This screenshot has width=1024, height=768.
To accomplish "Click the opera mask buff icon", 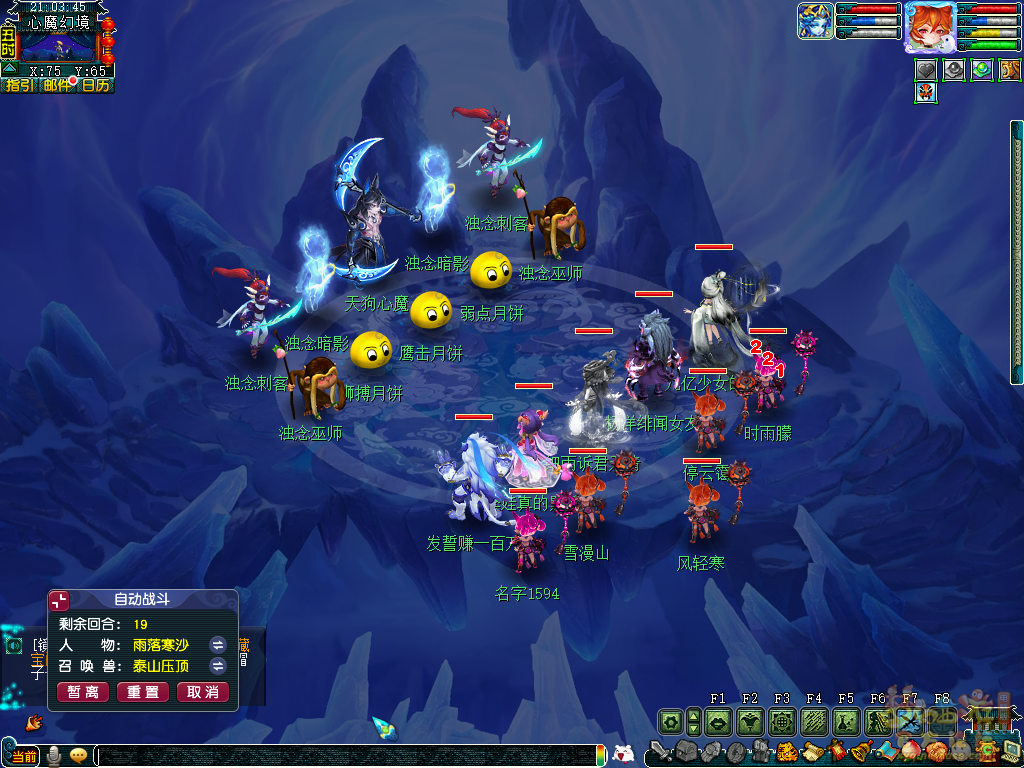I will click(x=925, y=93).
